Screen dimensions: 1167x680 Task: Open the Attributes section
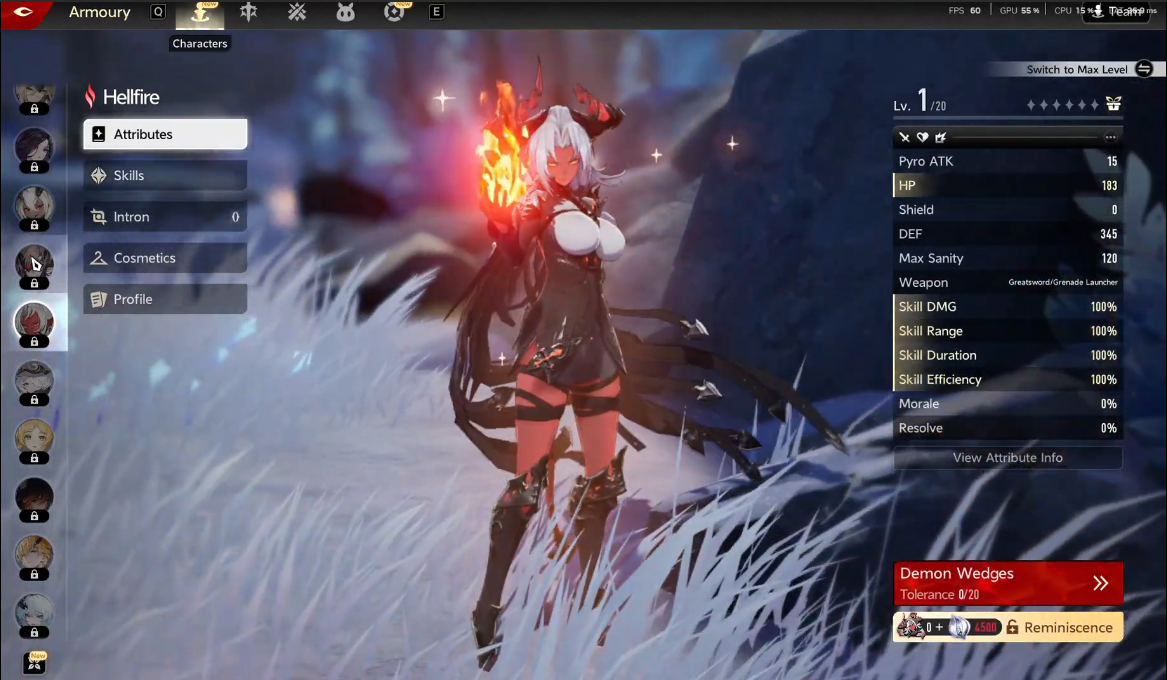pos(165,134)
